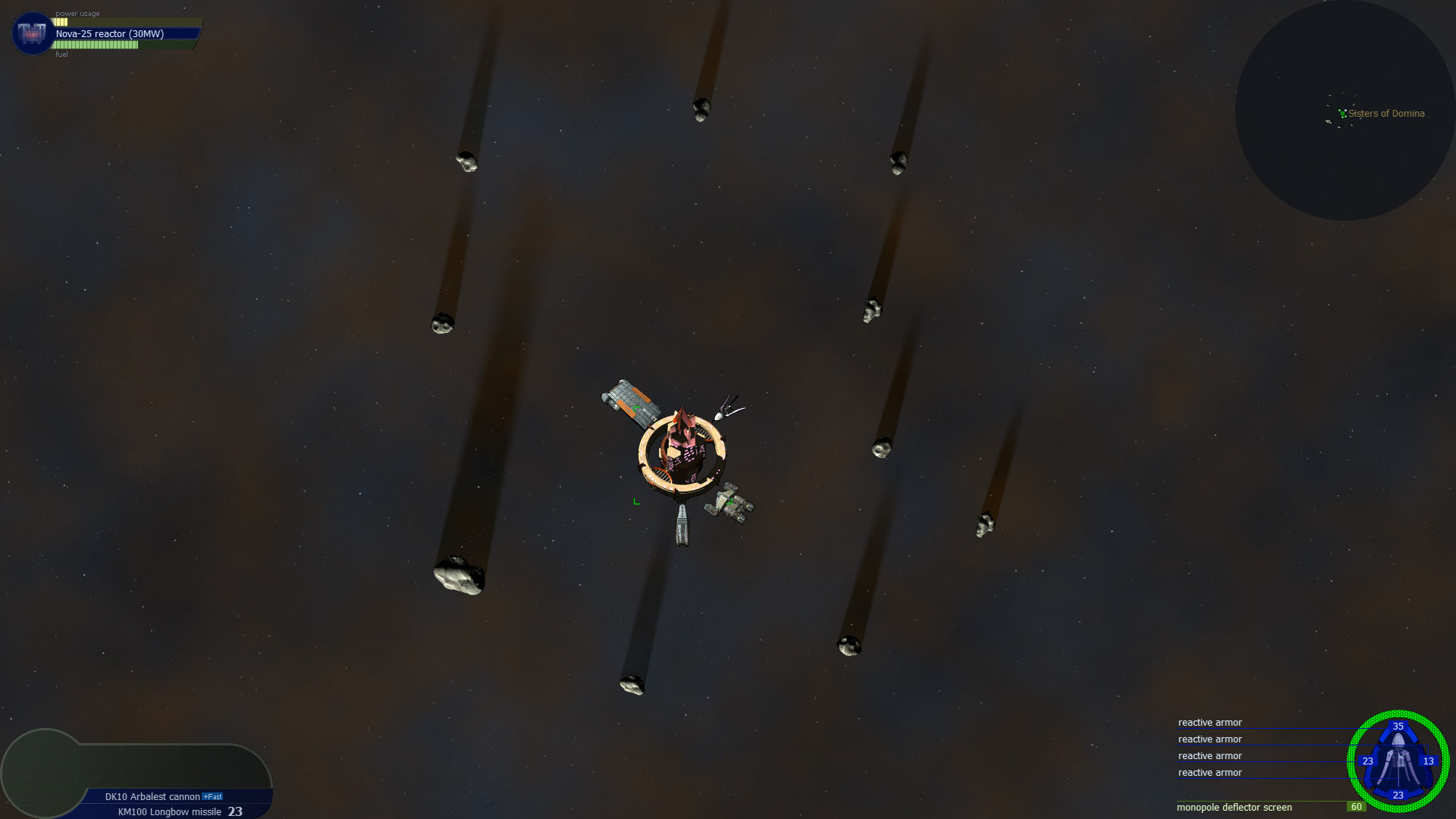Screen dimensions: 1456x819
Task: Click the Sisters of Domina marker on the minimap
Action: [x=1344, y=114]
